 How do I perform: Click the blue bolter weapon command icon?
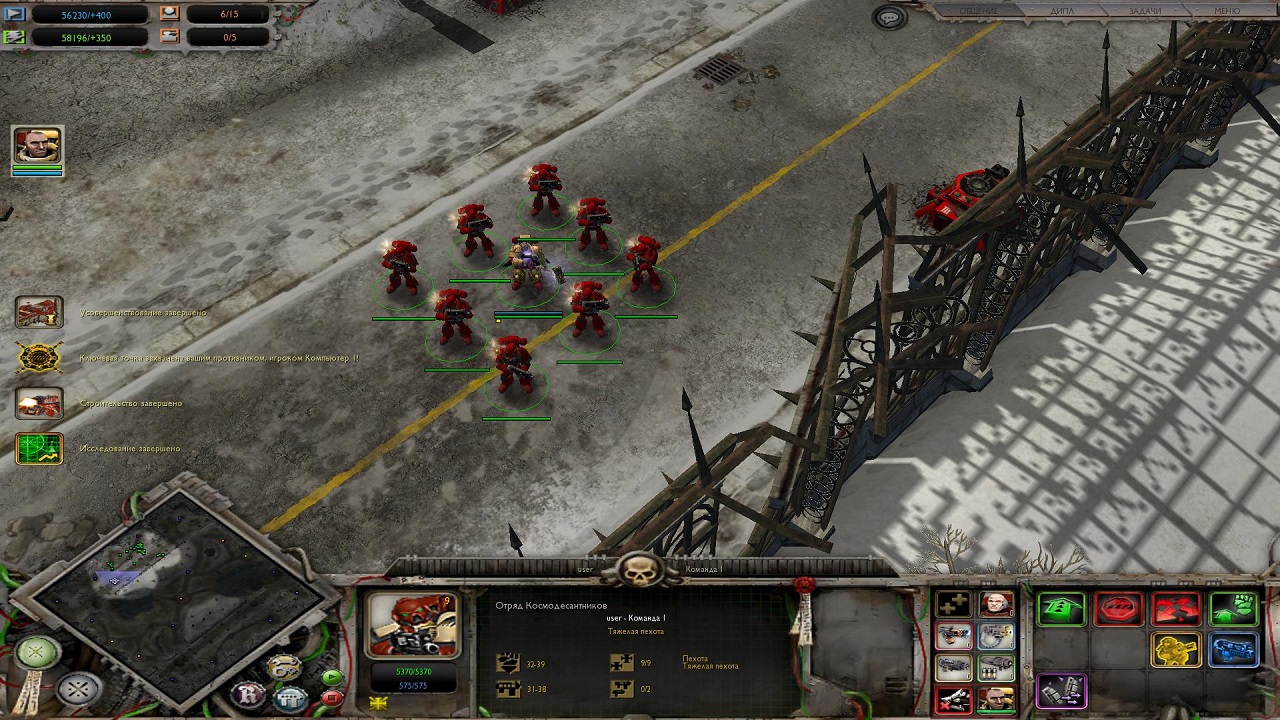click(1234, 650)
